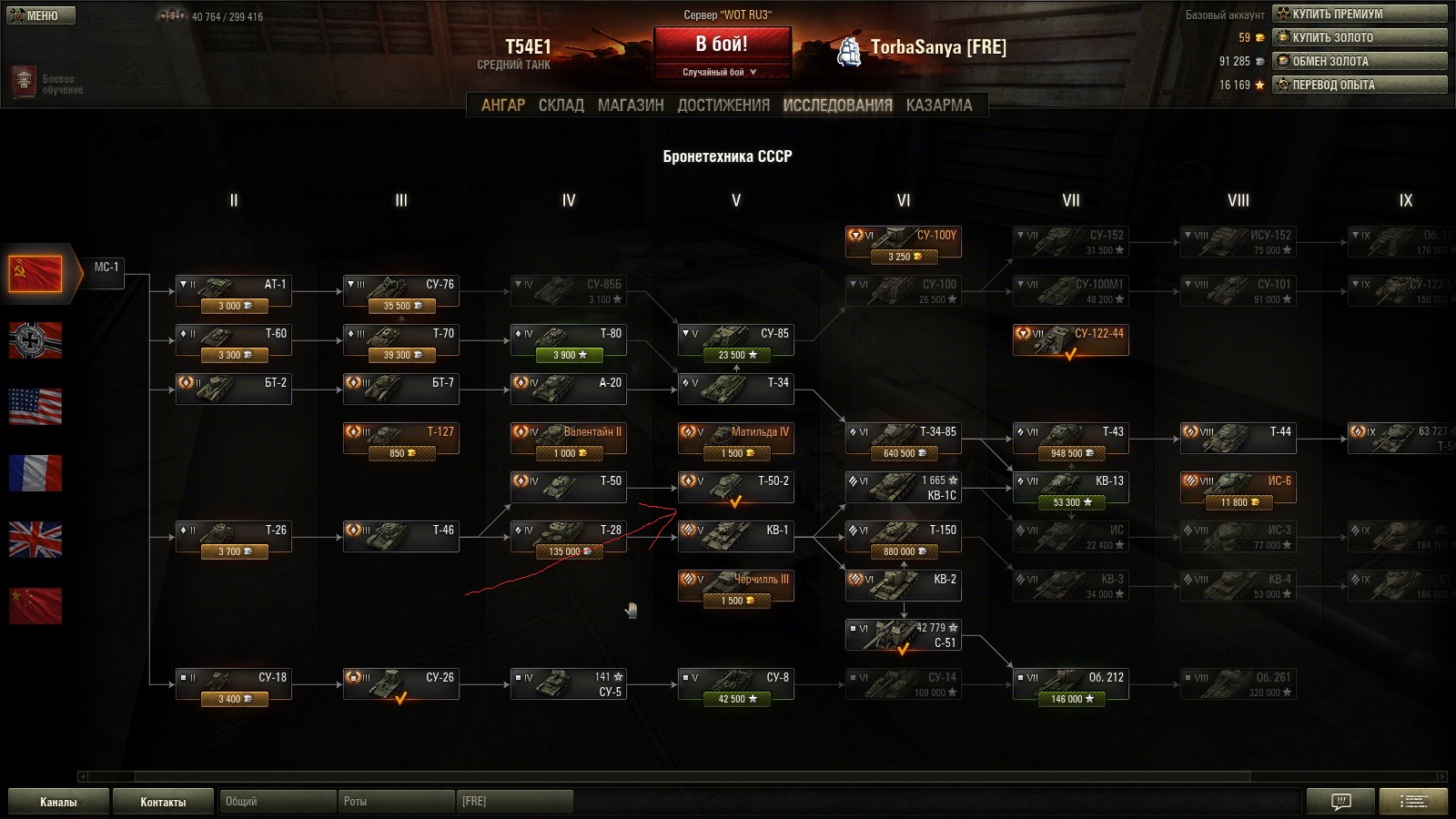The width and height of the screenshot is (1456, 819).
Task: Open the Каналы chat channels
Action: [x=58, y=802]
